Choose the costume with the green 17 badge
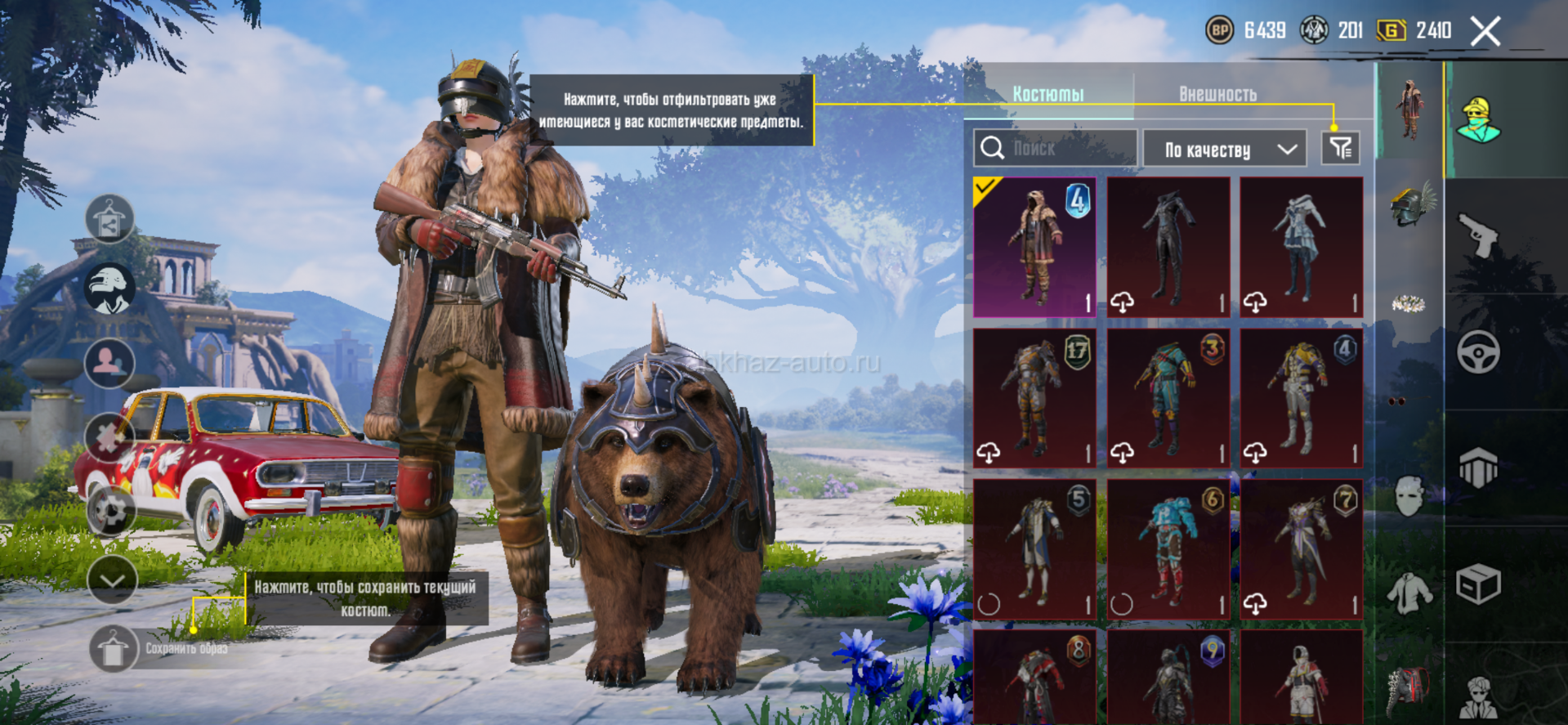Screen dimensions: 1568x725 click(x=1034, y=398)
